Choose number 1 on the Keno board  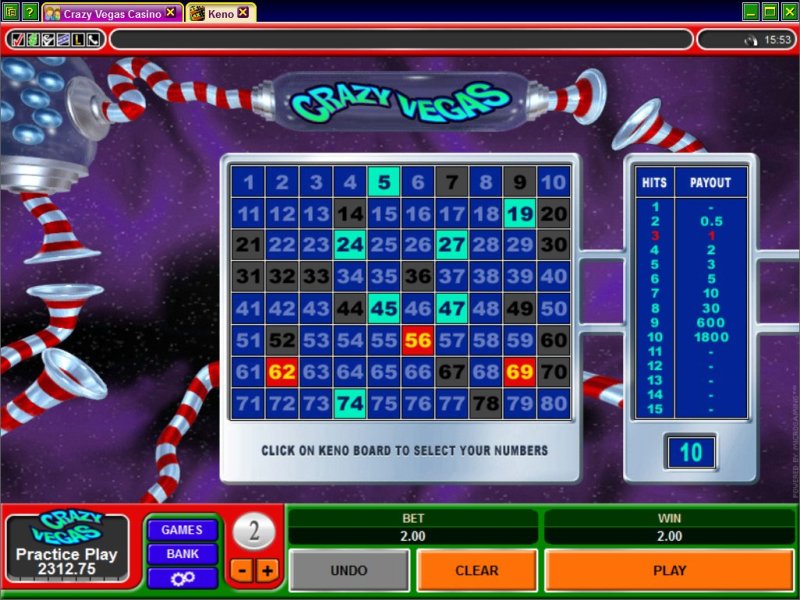[248, 182]
